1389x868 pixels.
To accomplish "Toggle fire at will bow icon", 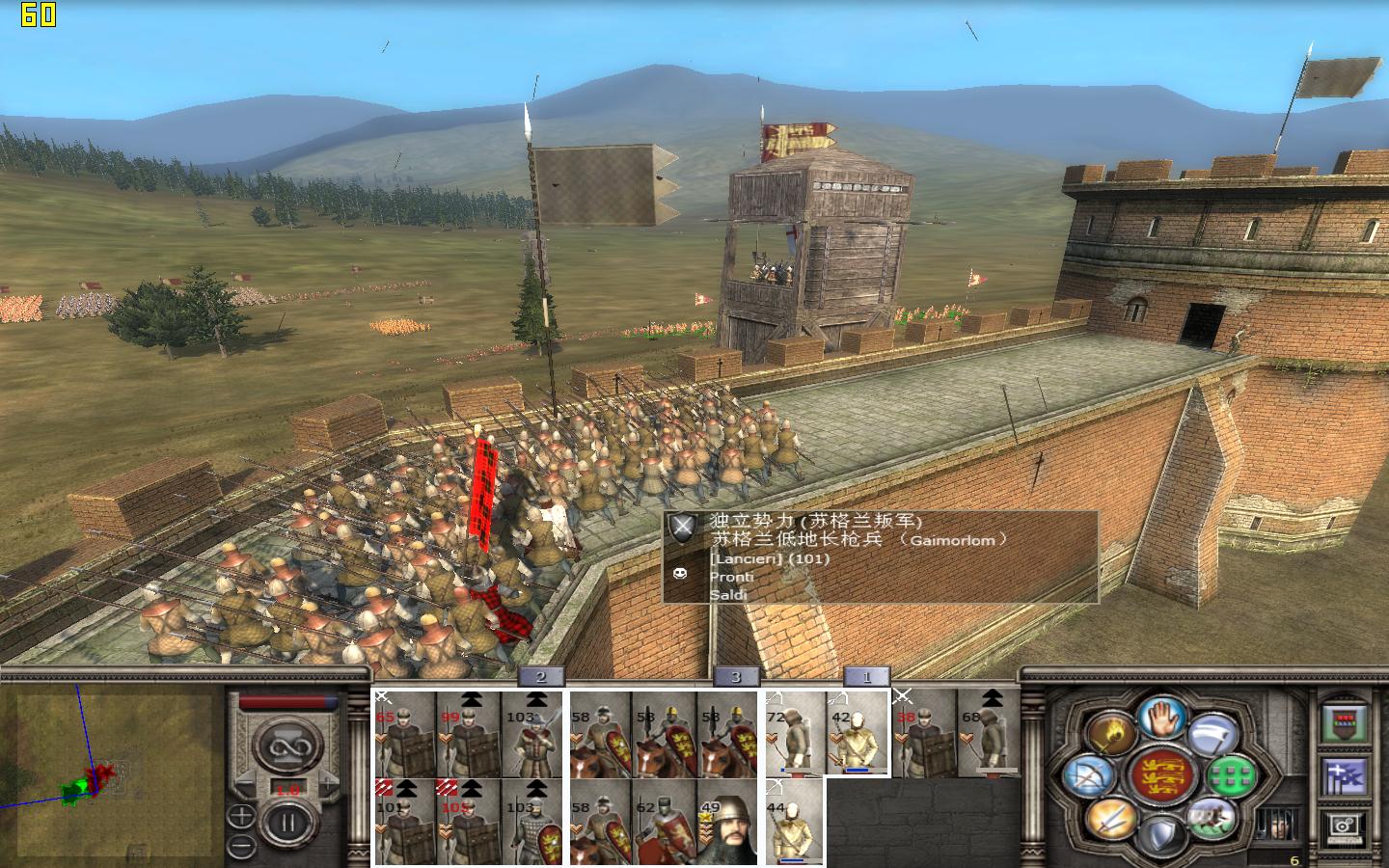I will click(x=1088, y=776).
